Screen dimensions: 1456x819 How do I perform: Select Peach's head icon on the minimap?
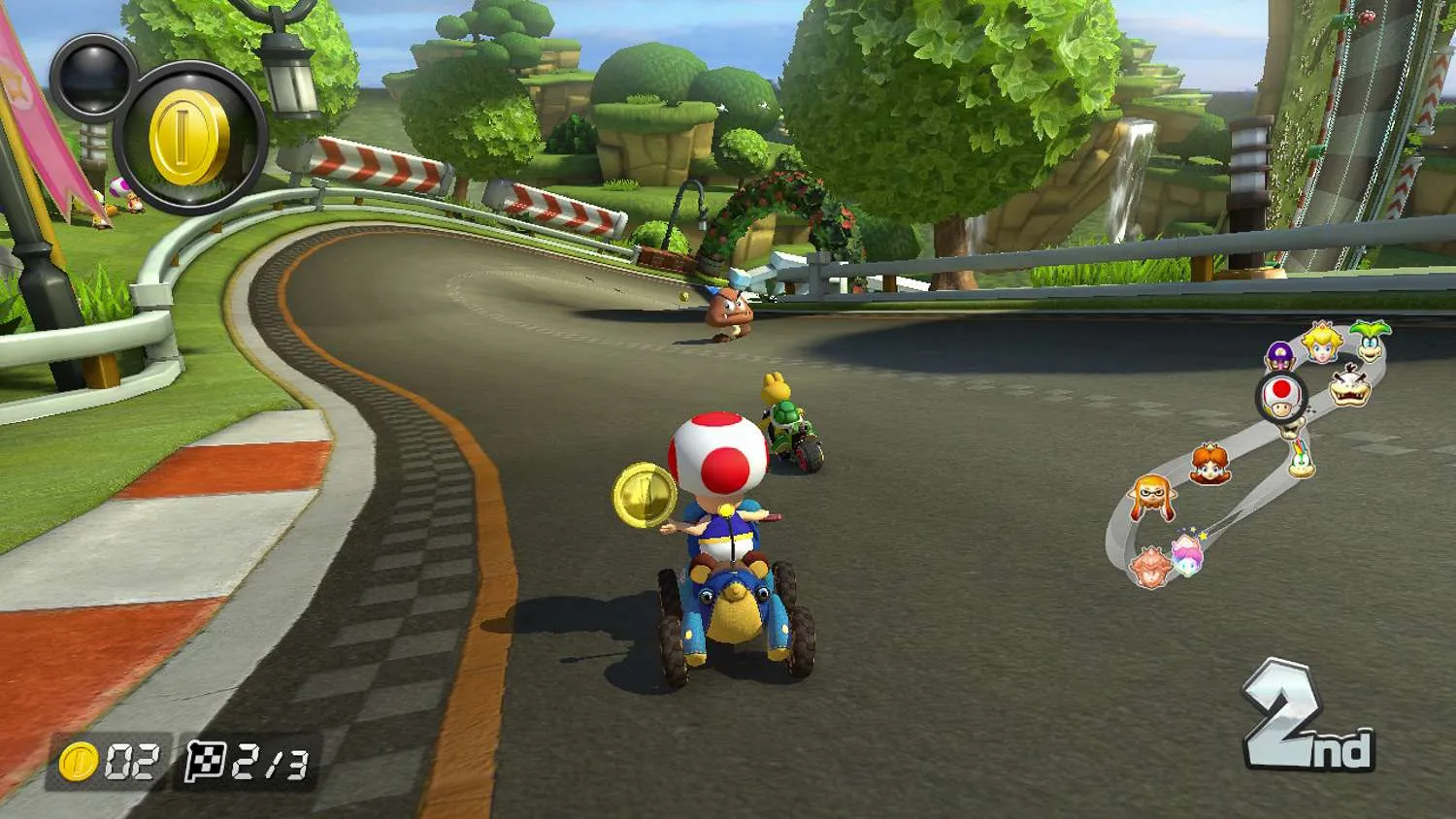pos(1321,342)
